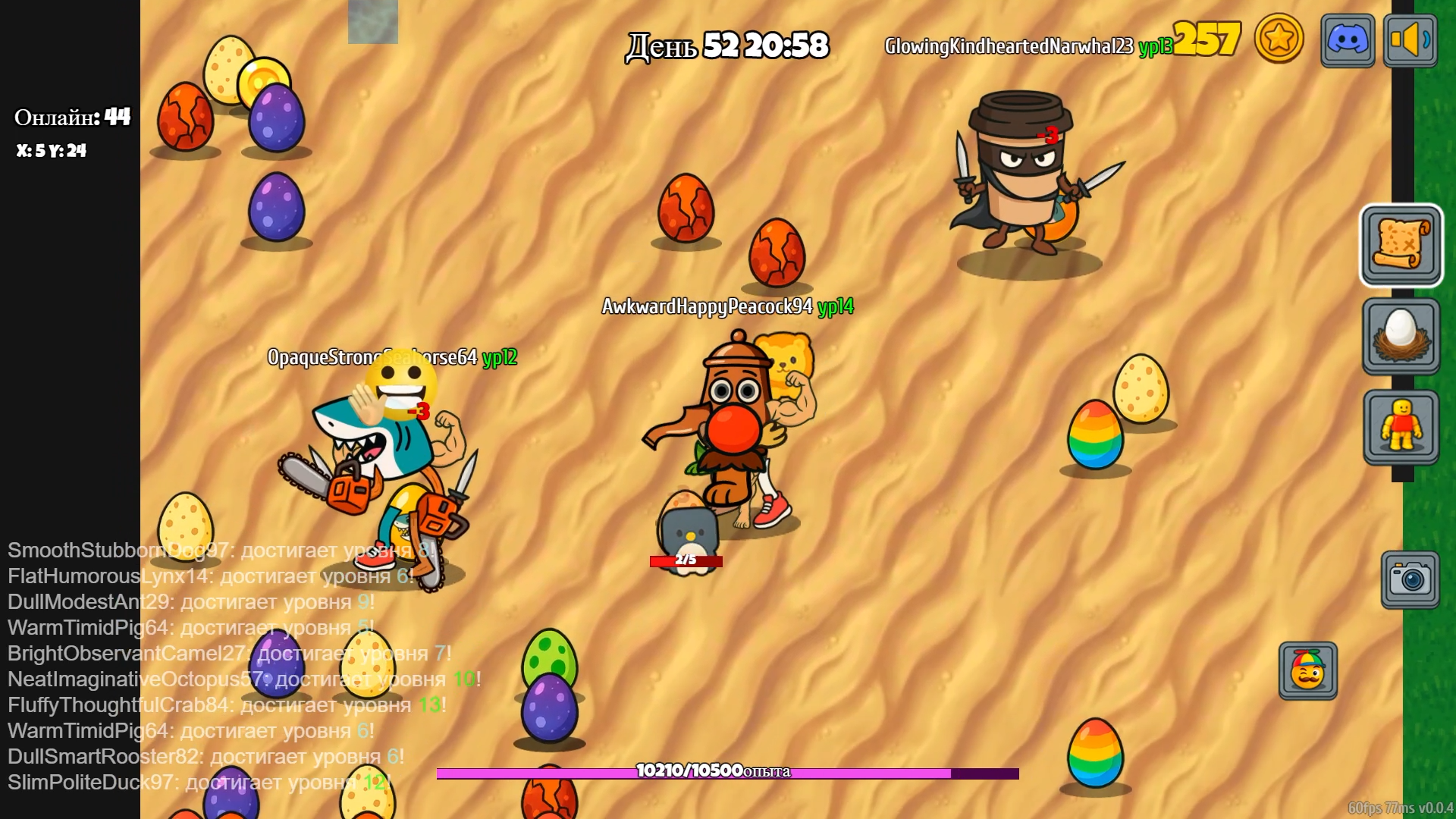Select the highlighted map tab on the right
1456x819 pixels.
(x=1400, y=244)
